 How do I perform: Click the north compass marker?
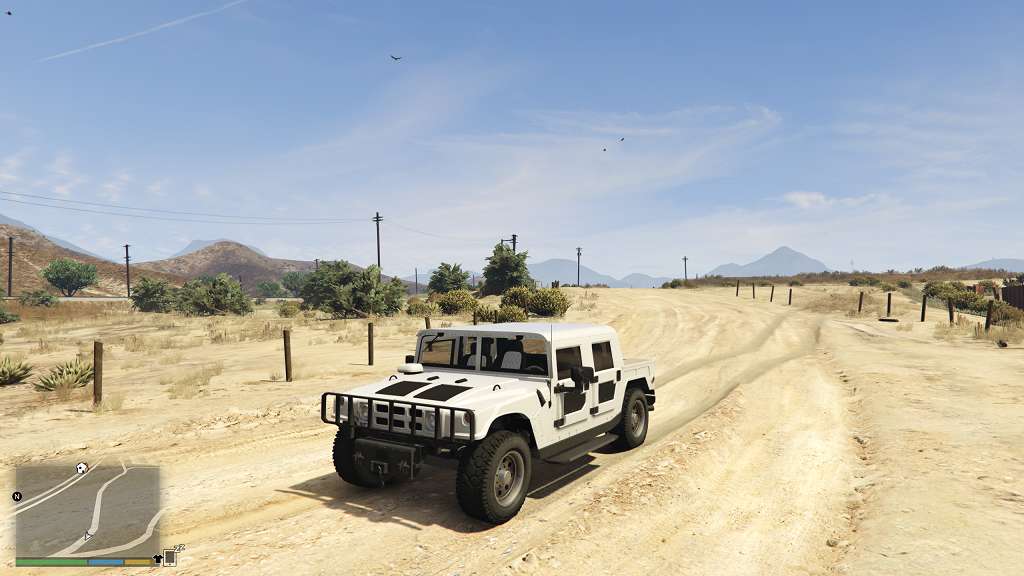17,496
